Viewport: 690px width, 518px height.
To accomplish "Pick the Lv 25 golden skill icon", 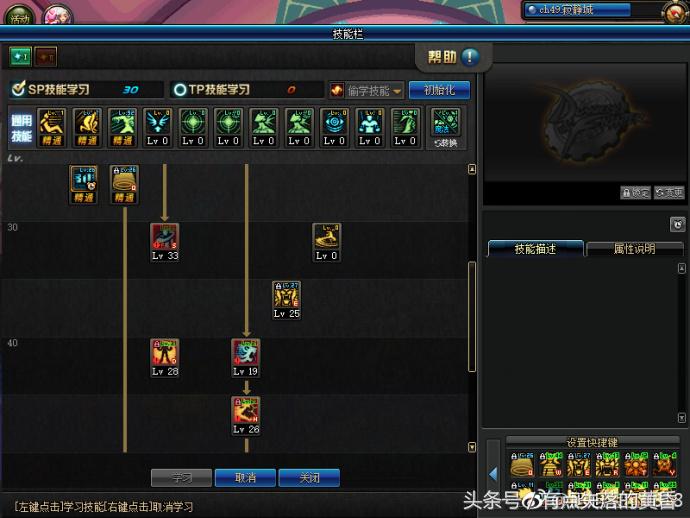I will click(x=287, y=295).
